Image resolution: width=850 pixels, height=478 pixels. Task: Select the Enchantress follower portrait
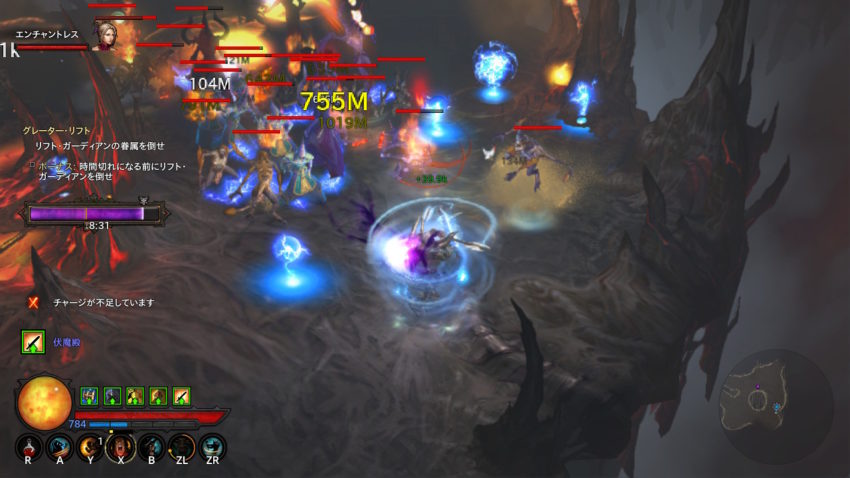point(103,37)
